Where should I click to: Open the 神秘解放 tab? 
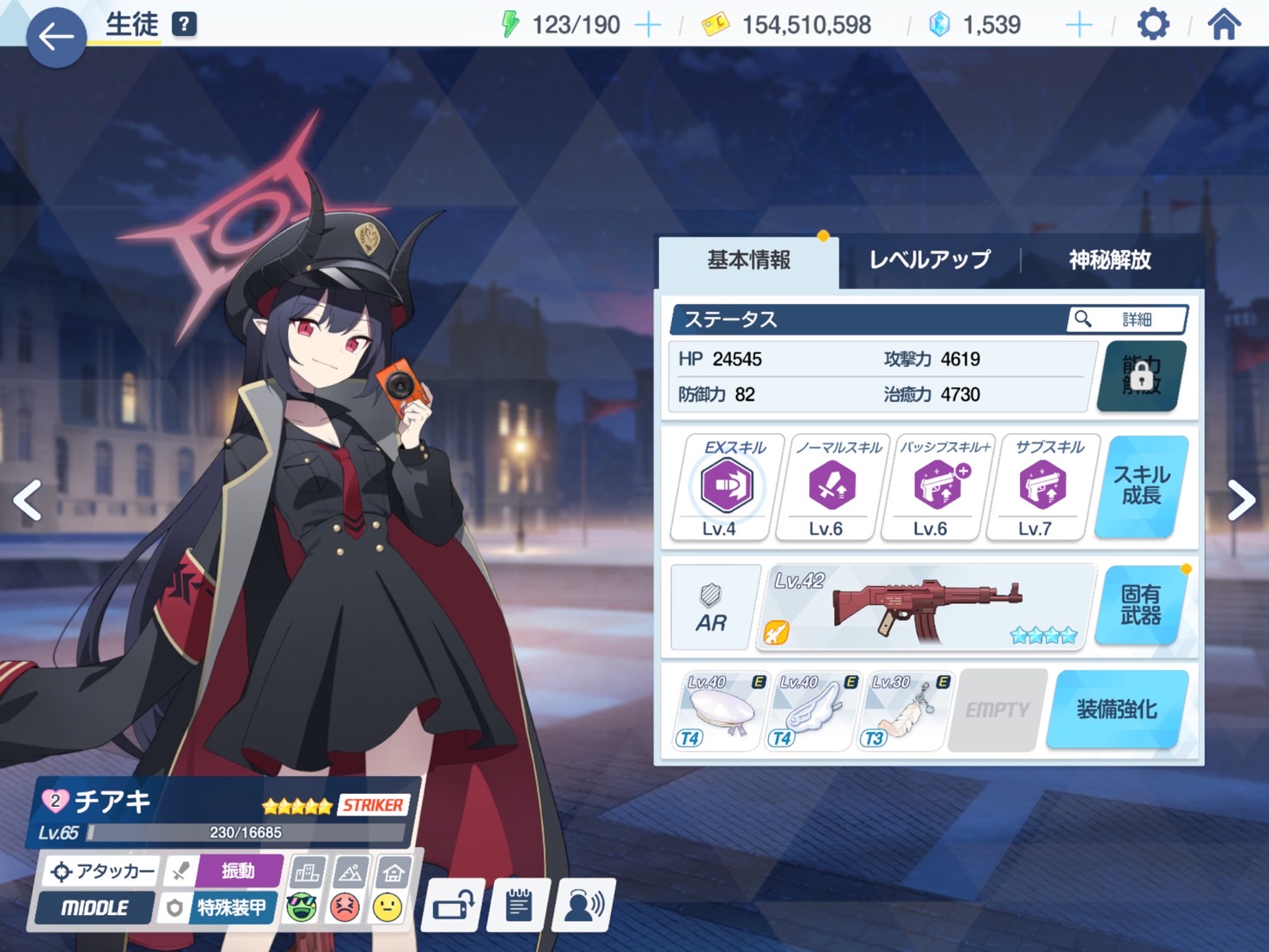pos(1109,259)
